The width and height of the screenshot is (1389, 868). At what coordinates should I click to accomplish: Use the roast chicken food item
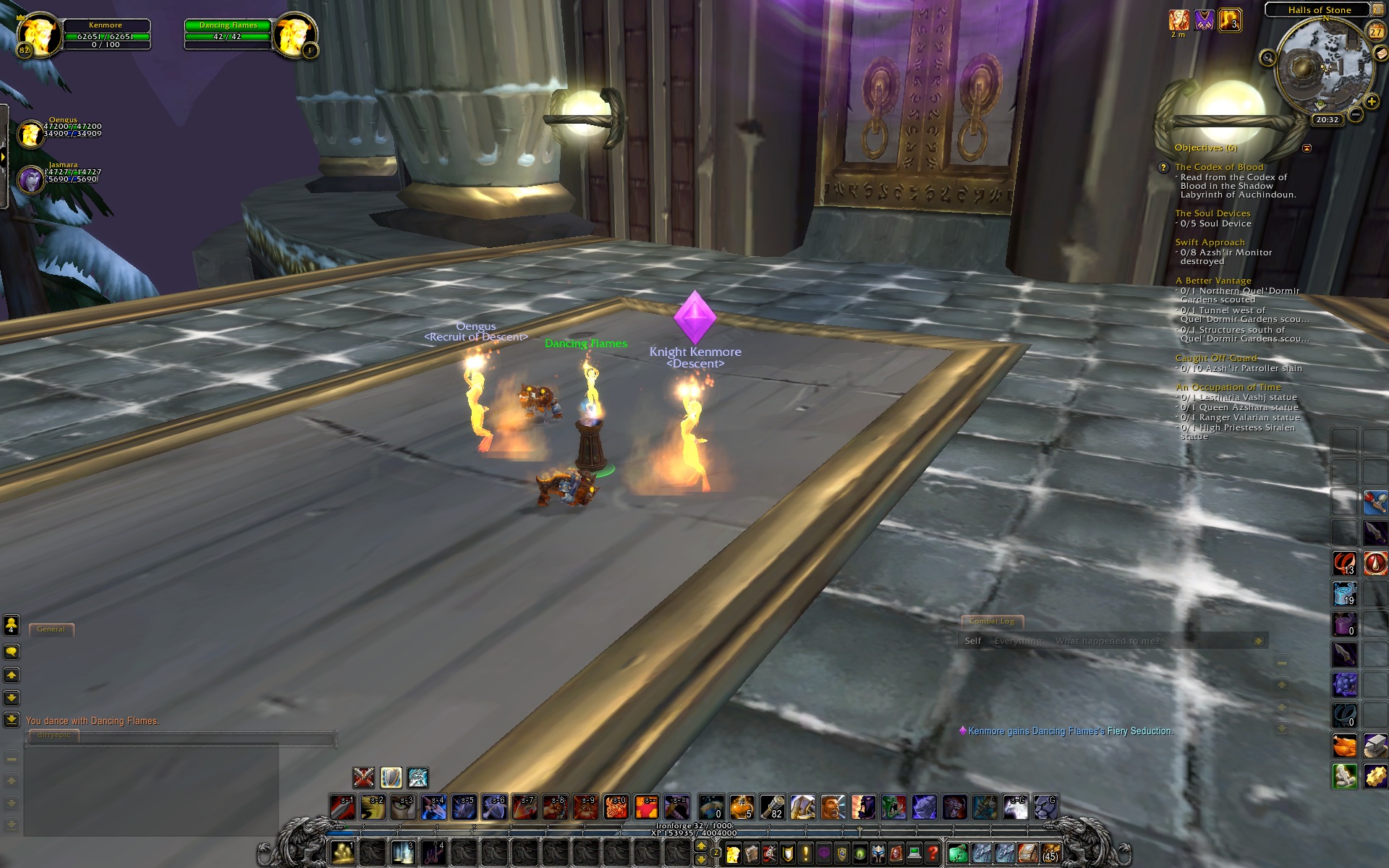click(1344, 745)
